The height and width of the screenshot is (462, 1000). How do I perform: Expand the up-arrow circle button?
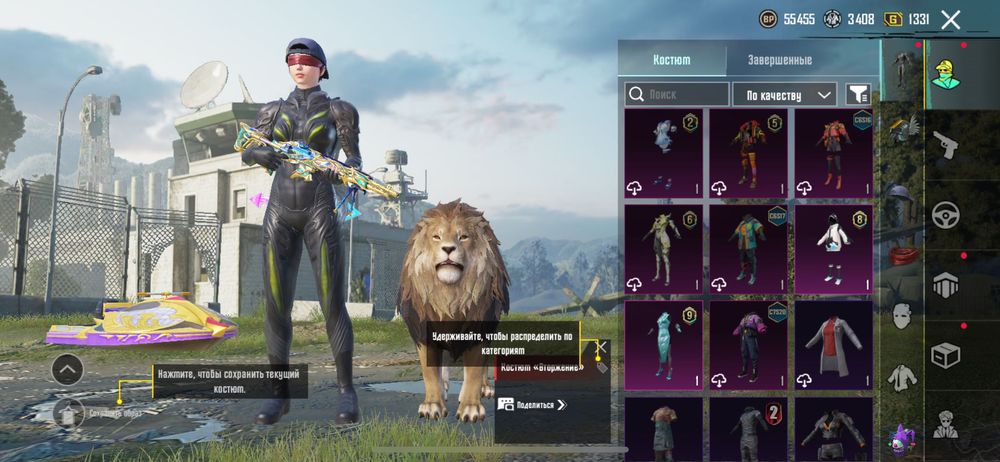pyautogui.click(x=67, y=370)
